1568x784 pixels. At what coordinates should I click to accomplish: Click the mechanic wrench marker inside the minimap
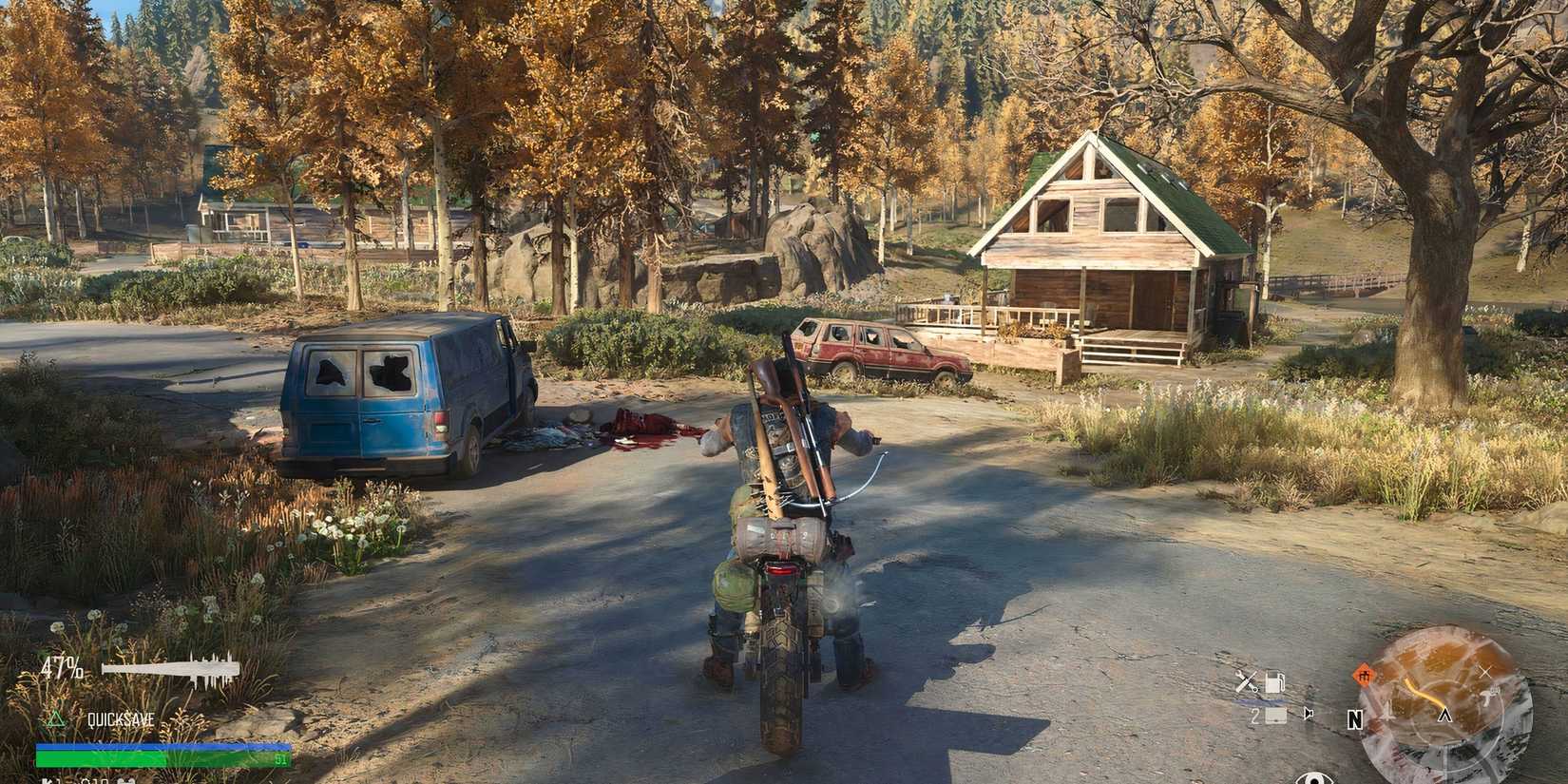(x=1488, y=697)
